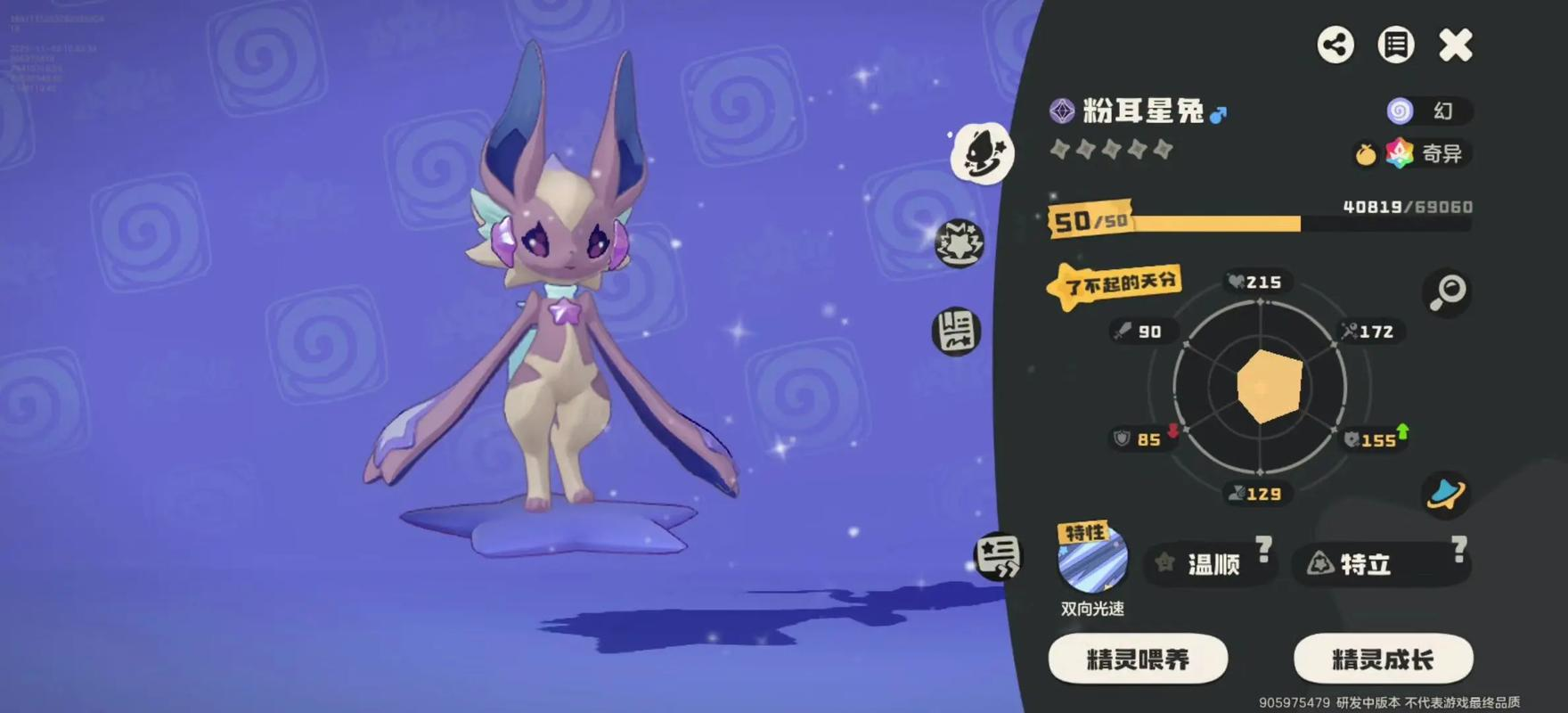Select the 双向光速 trait icon

1092,560
